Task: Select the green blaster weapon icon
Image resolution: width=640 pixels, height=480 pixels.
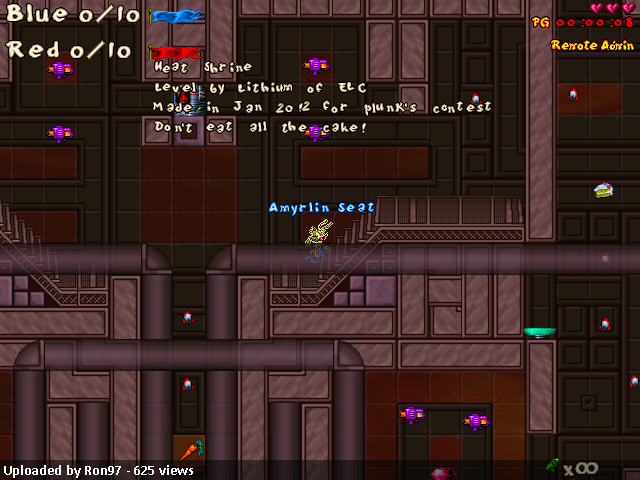Action: pos(552,465)
